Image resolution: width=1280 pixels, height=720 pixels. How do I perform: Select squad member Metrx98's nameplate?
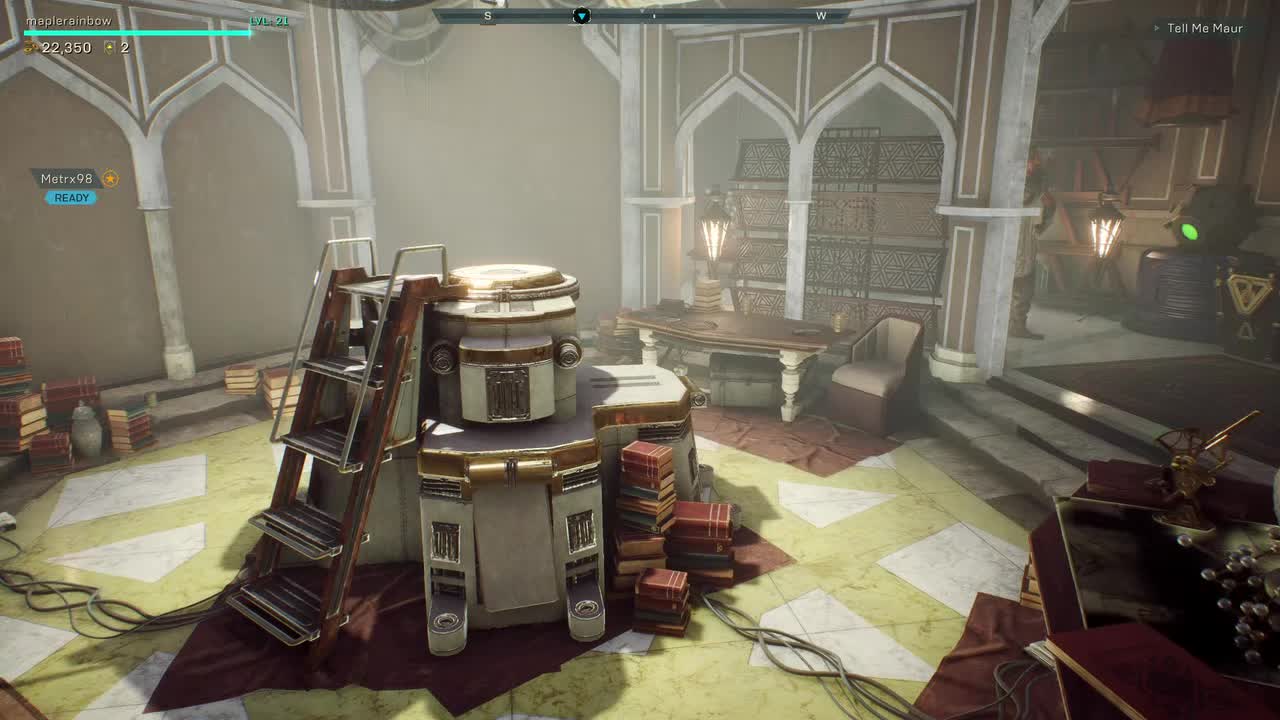pos(67,179)
